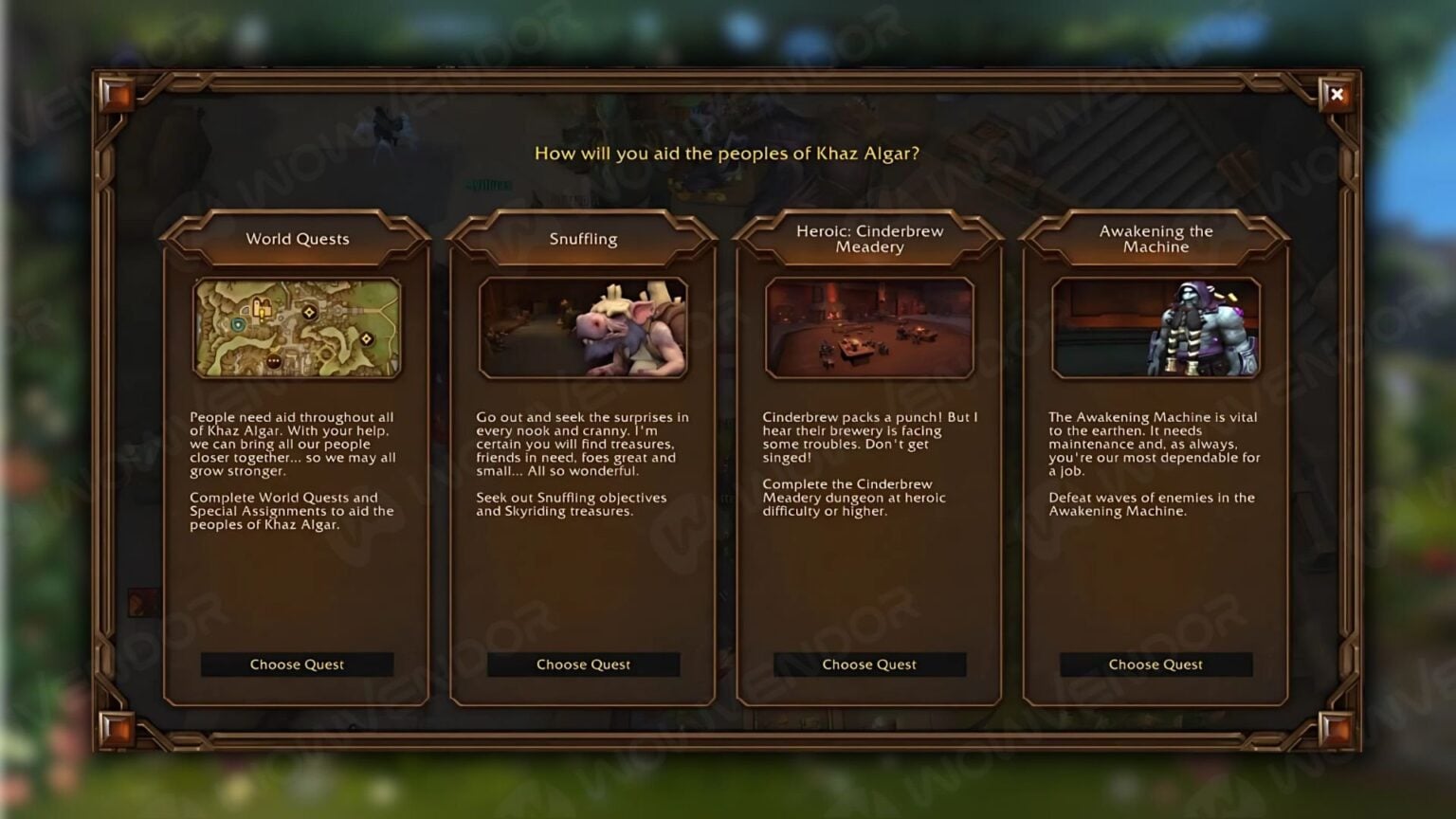Screen dimensions: 1456x819
Task: Select the Heroic: Cinderbrew Meadery banner
Action: tap(869, 238)
